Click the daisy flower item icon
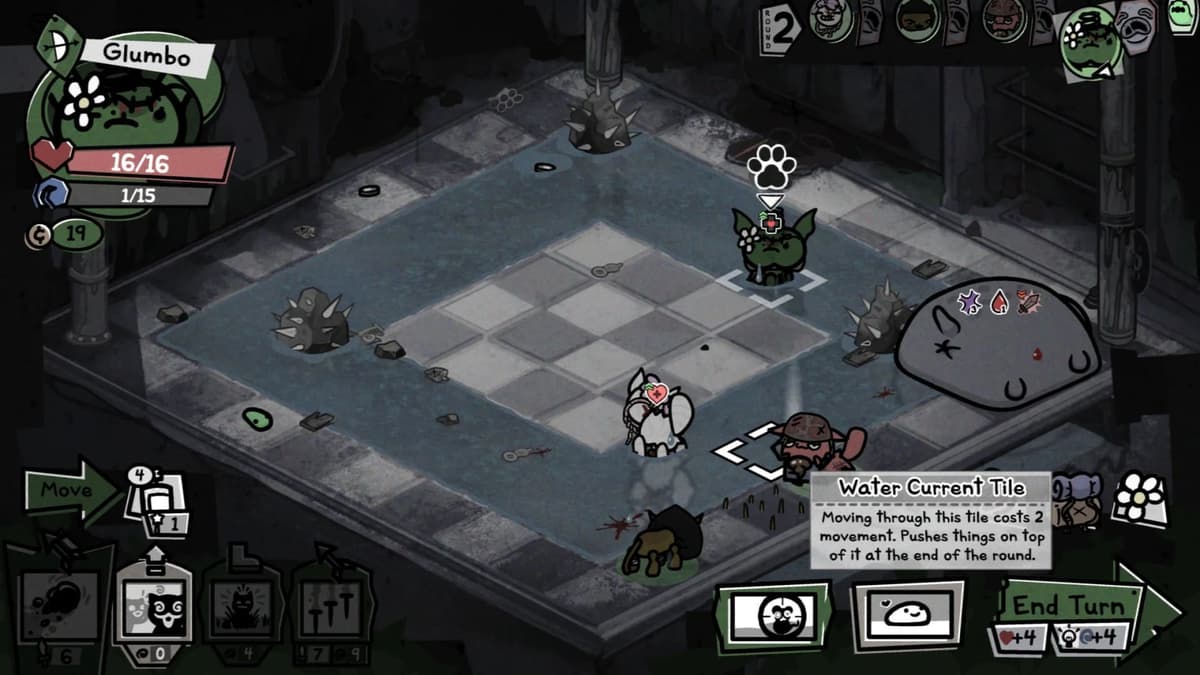 1141,496
